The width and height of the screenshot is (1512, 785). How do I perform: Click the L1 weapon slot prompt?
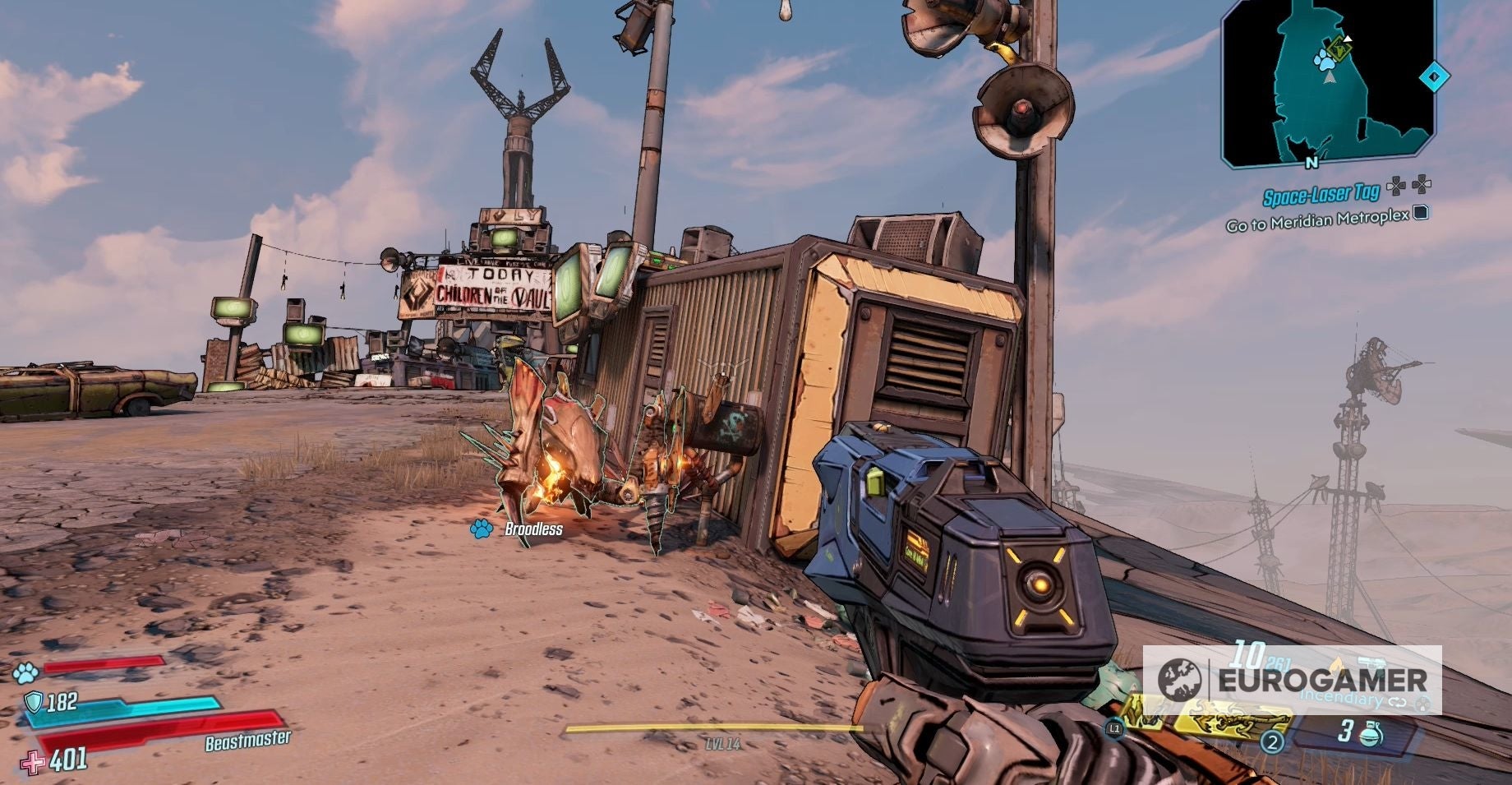(1114, 728)
